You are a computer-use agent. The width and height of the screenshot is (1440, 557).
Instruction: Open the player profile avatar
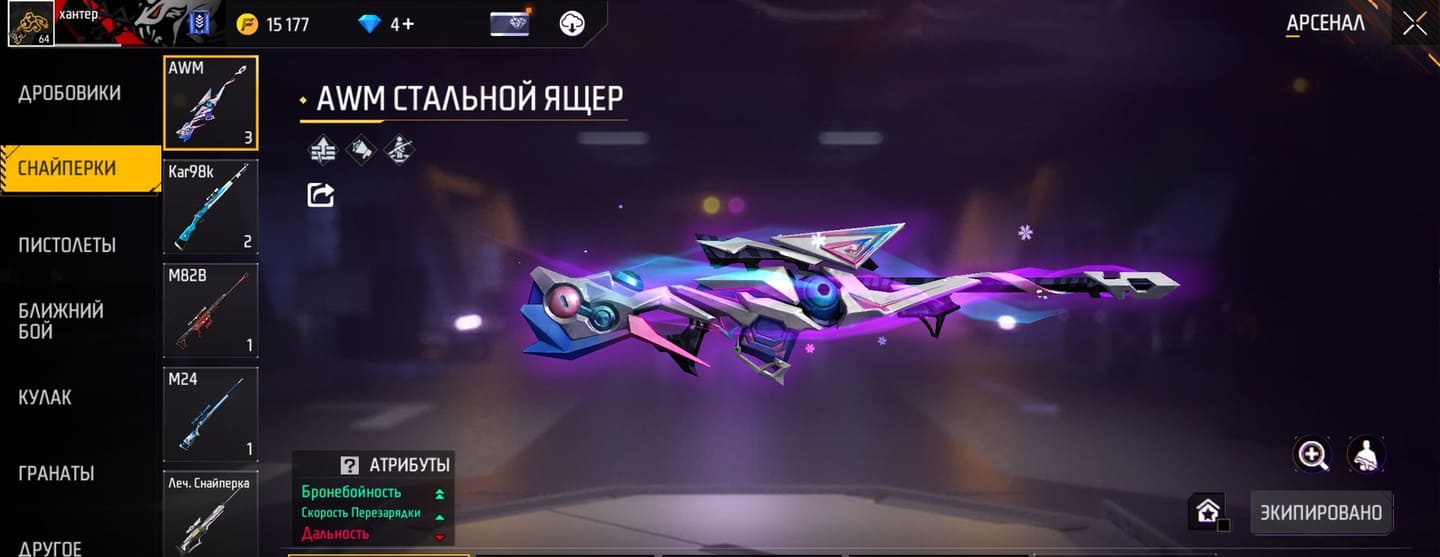(30, 24)
